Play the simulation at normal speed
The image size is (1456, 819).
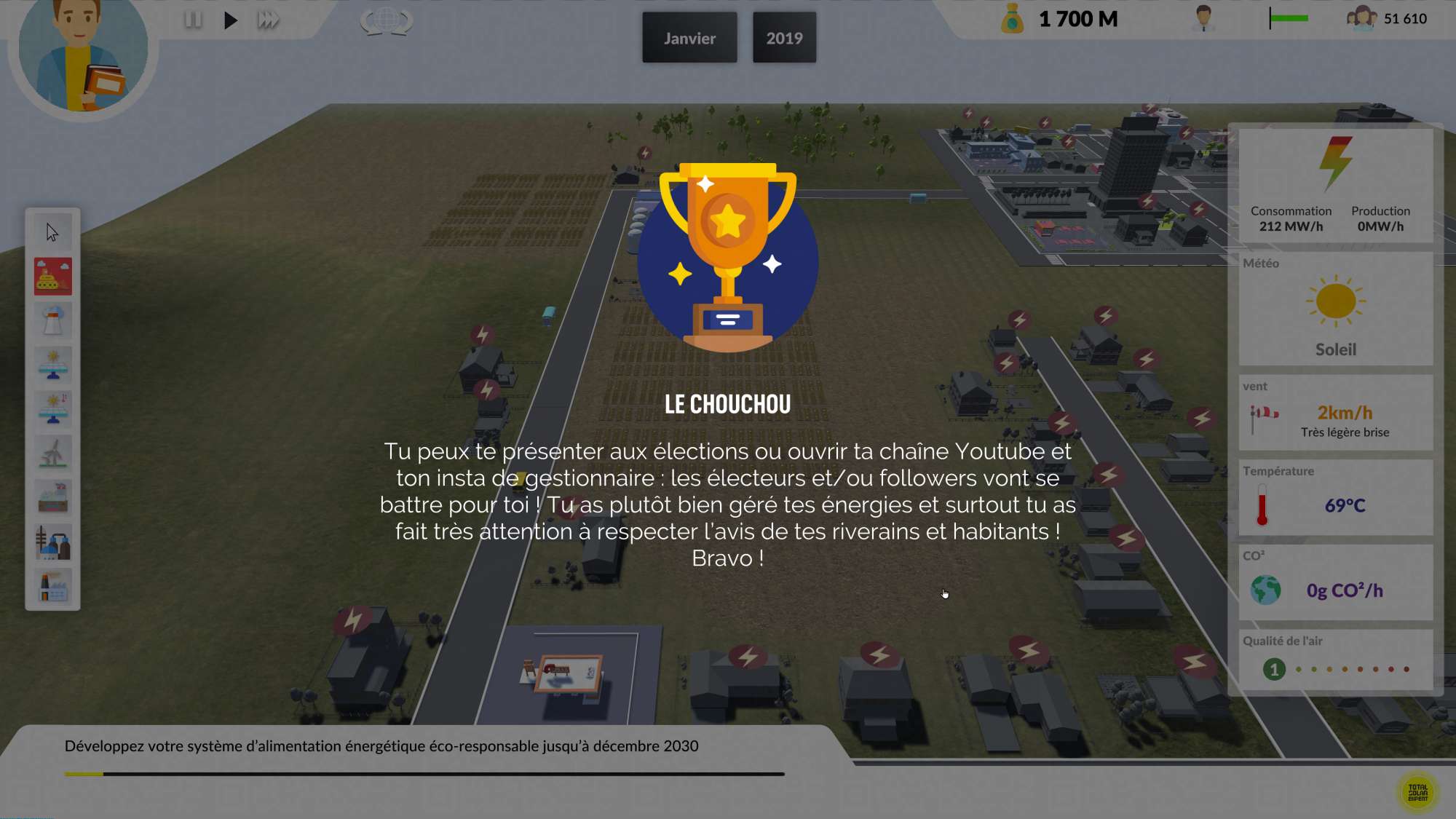pos(230,20)
